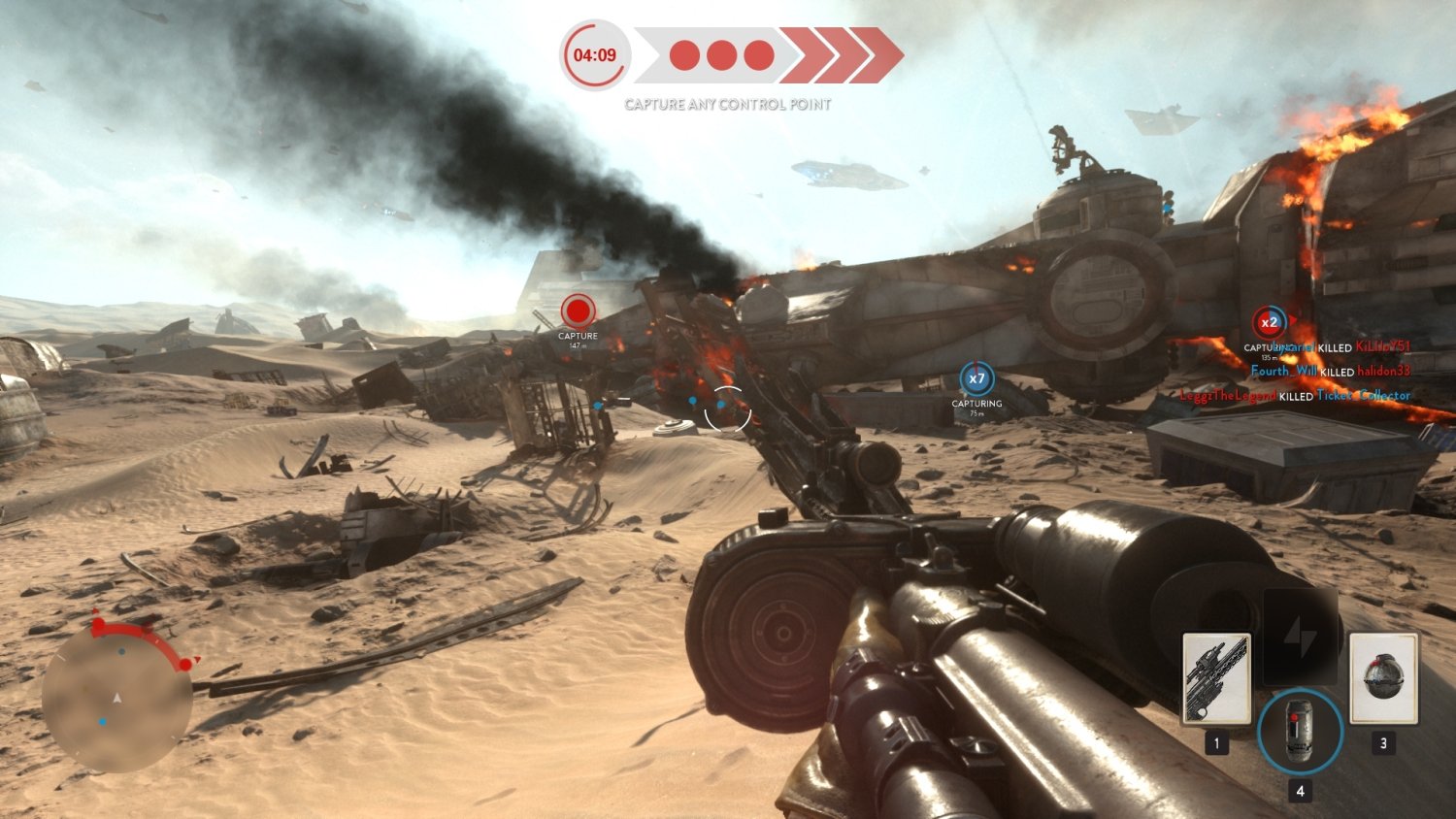
Task: Open the CAPTURE ANY CONTROL POINT objective banner
Action: pyautogui.click(x=727, y=105)
